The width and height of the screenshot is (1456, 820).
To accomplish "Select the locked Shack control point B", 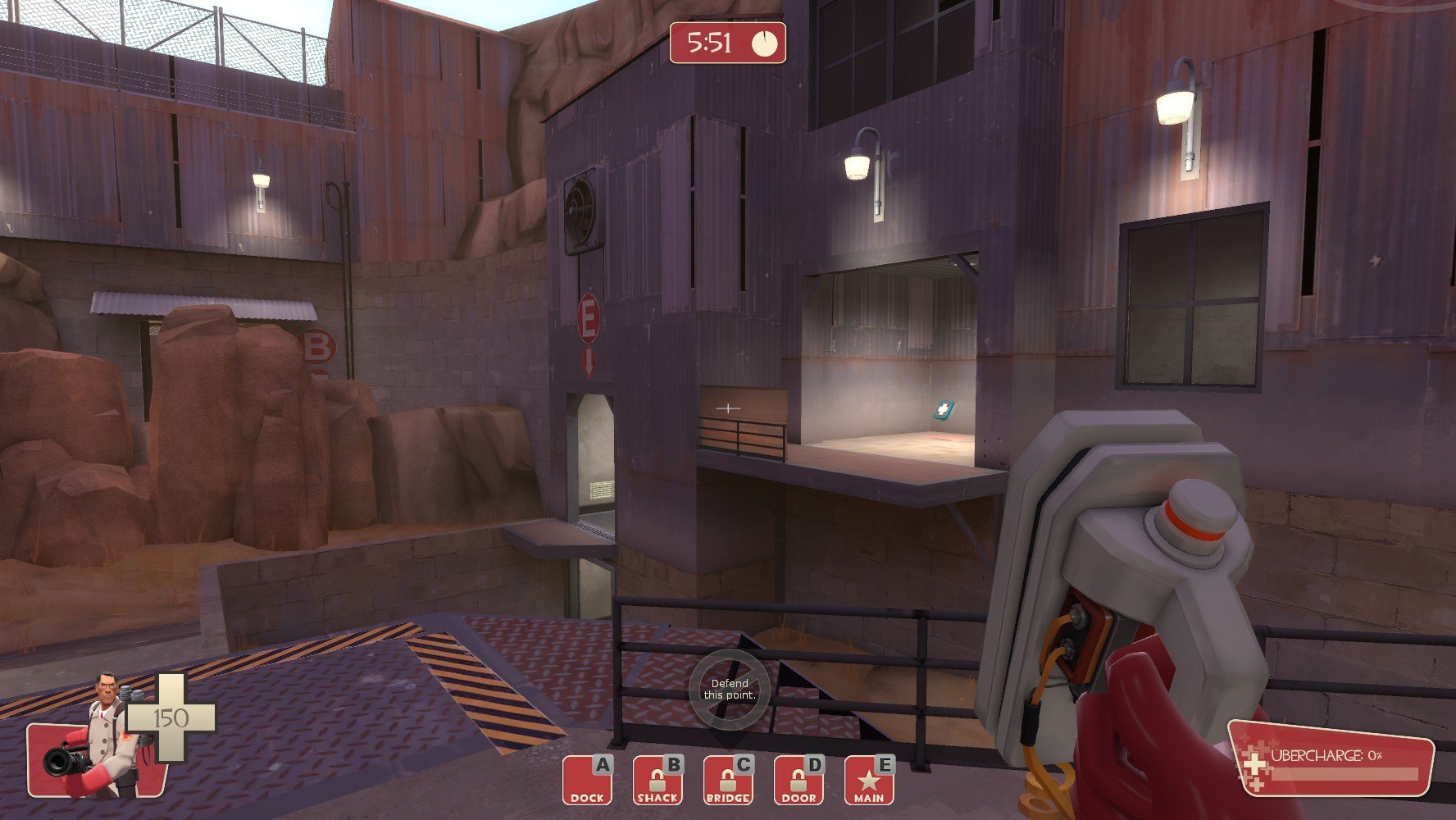I will pos(657,780).
